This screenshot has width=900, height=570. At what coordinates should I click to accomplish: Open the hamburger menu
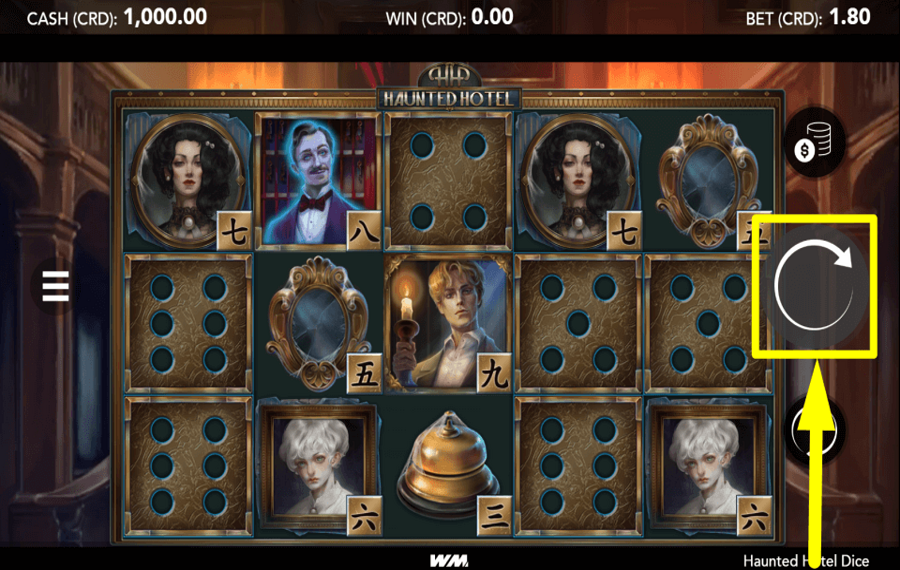[x=55, y=286]
